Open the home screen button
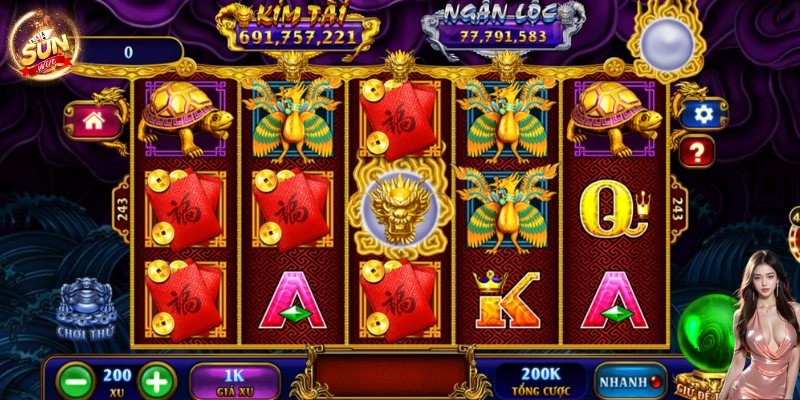 pyautogui.click(x=94, y=120)
